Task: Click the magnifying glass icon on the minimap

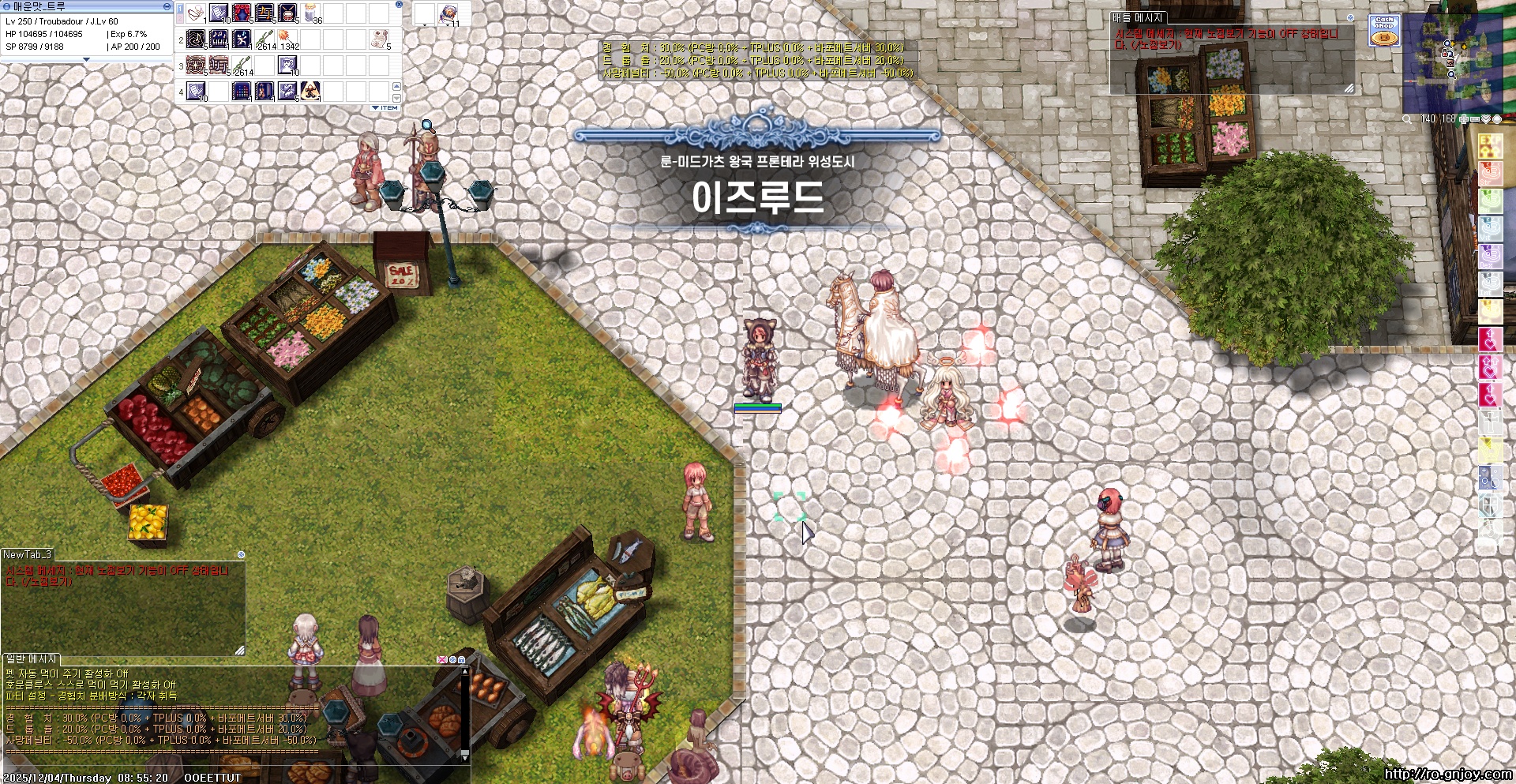Action: (1406, 119)
